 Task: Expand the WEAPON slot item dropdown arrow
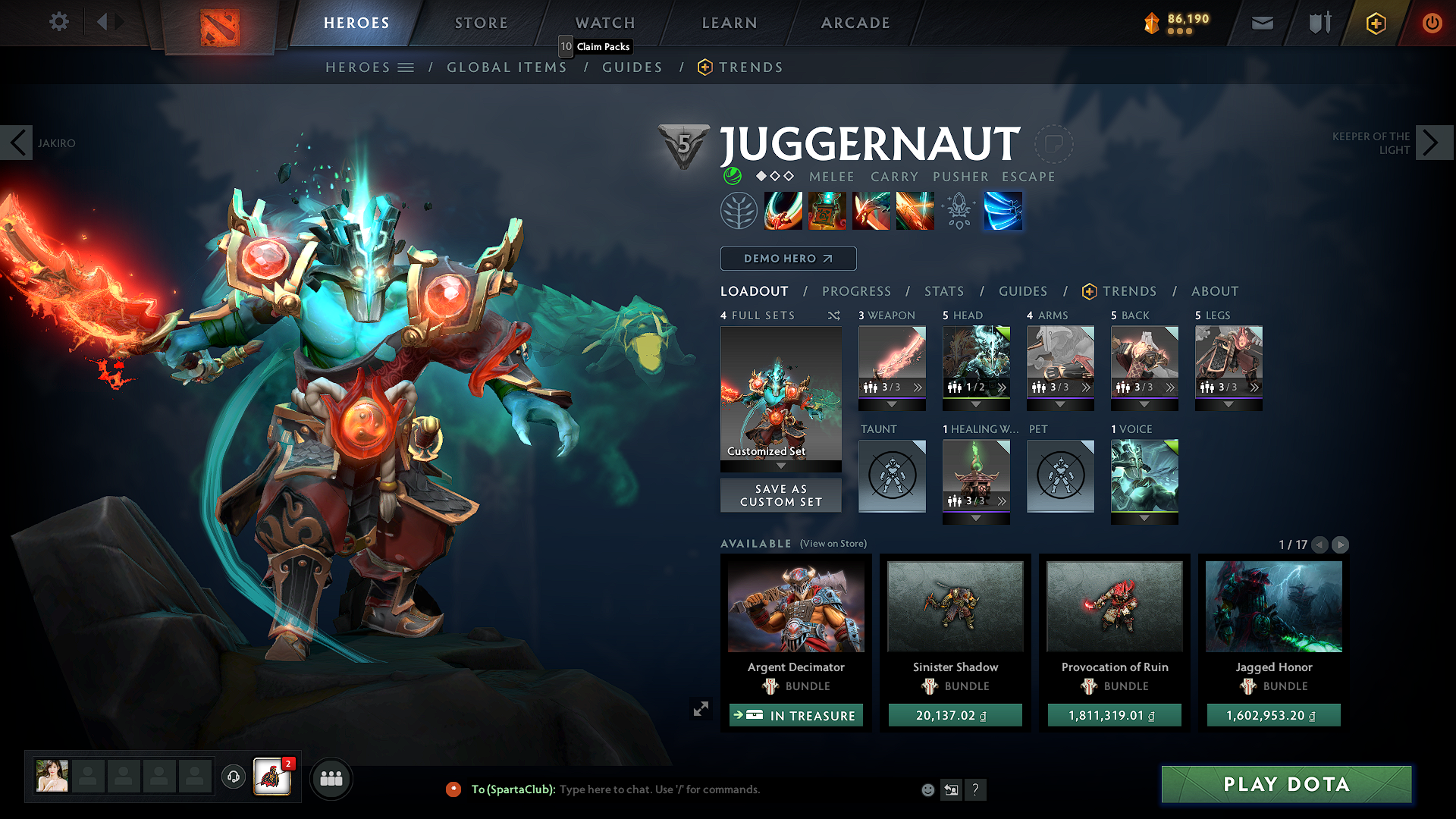(x=892, y=403)
